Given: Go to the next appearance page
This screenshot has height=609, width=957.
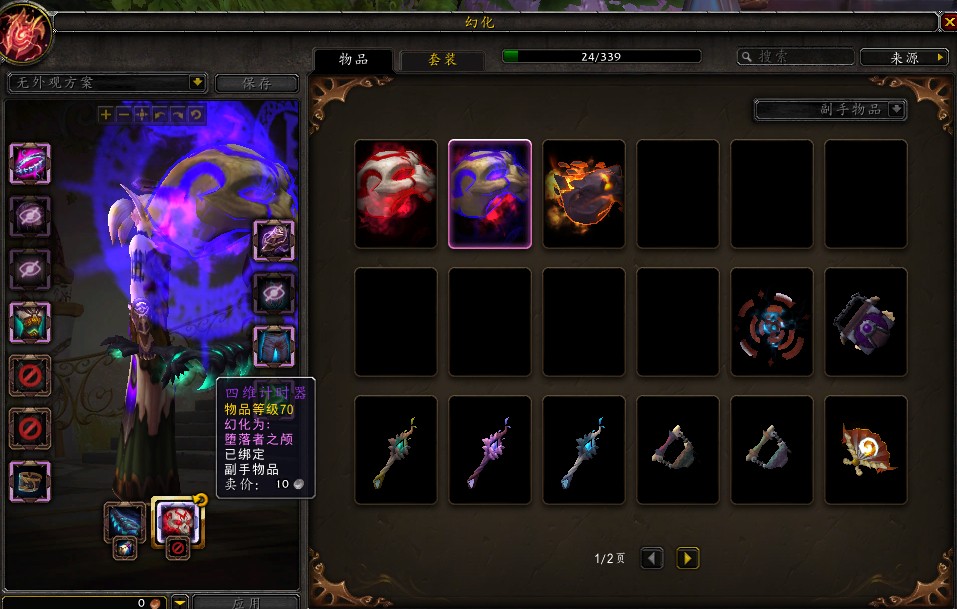Looking at the screenshot, I should [688, 558].
